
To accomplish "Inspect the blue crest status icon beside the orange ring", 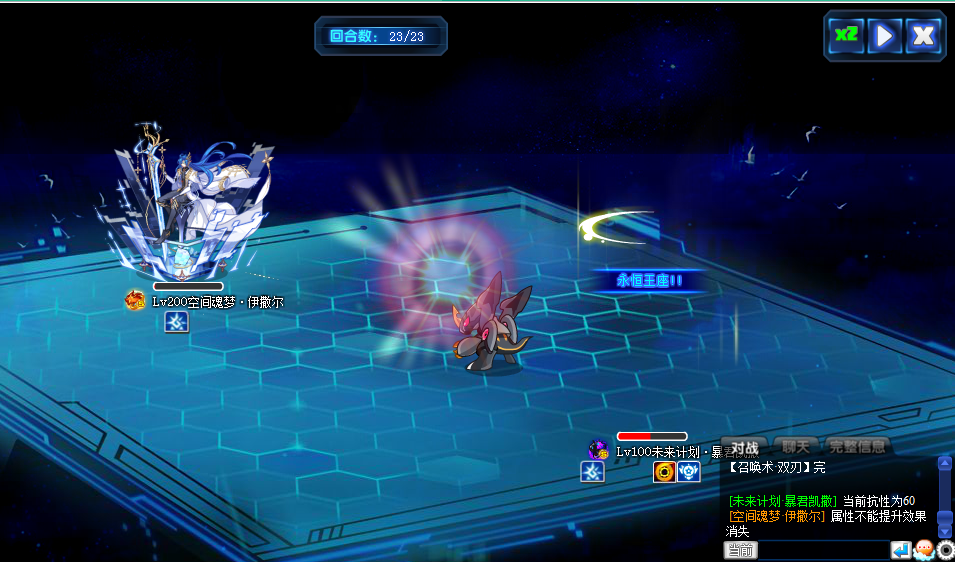I will tap(688, 472).
